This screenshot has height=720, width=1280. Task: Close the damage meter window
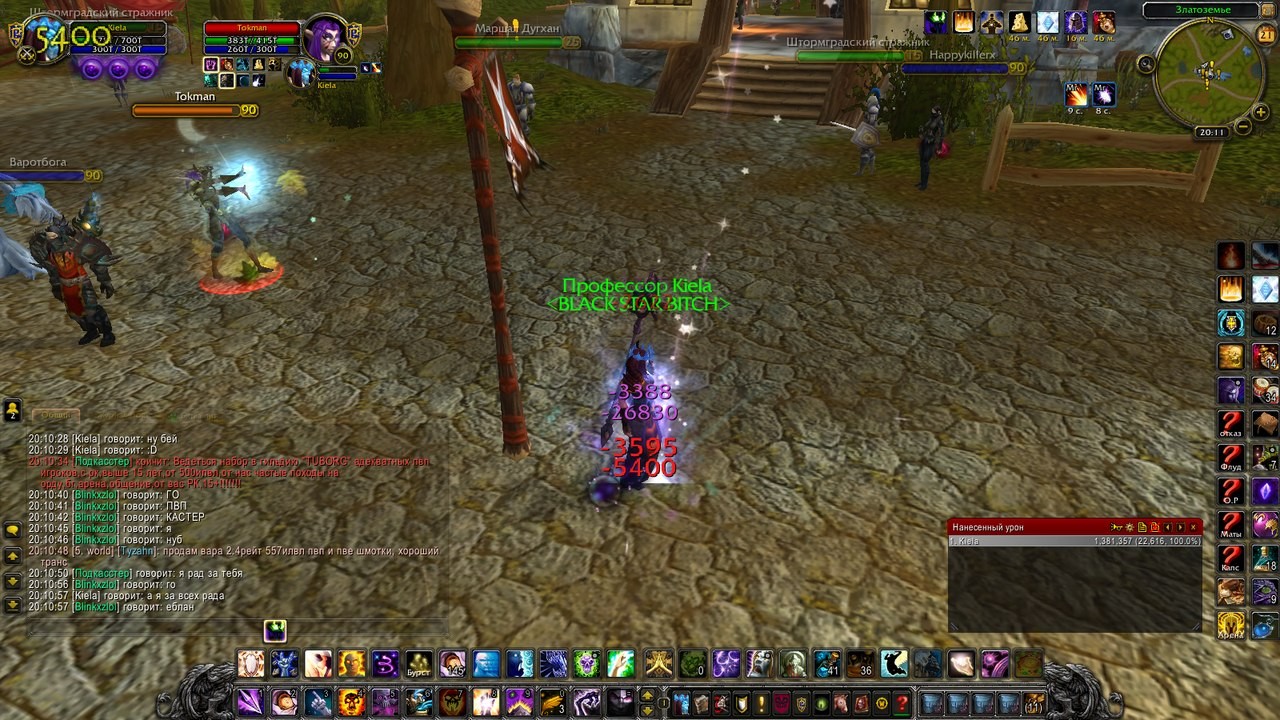point(1193,527)
